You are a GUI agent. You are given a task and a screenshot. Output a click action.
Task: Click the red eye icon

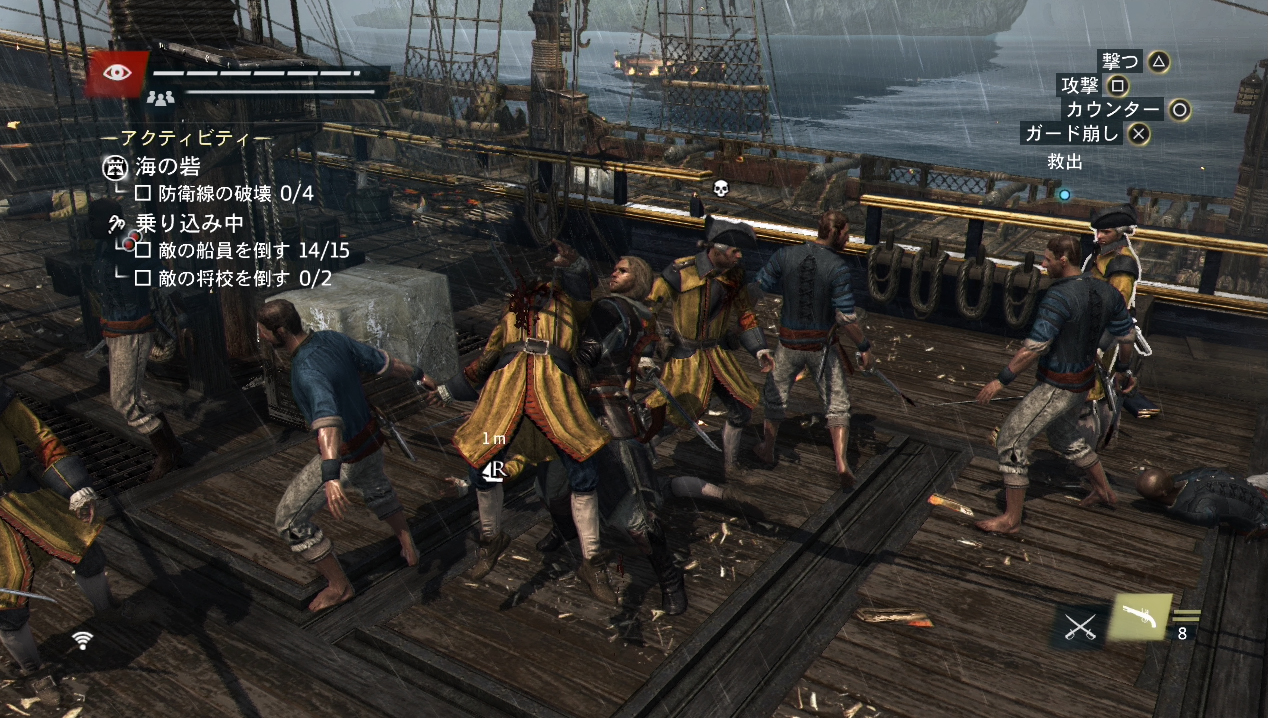(x=116, y=73)
